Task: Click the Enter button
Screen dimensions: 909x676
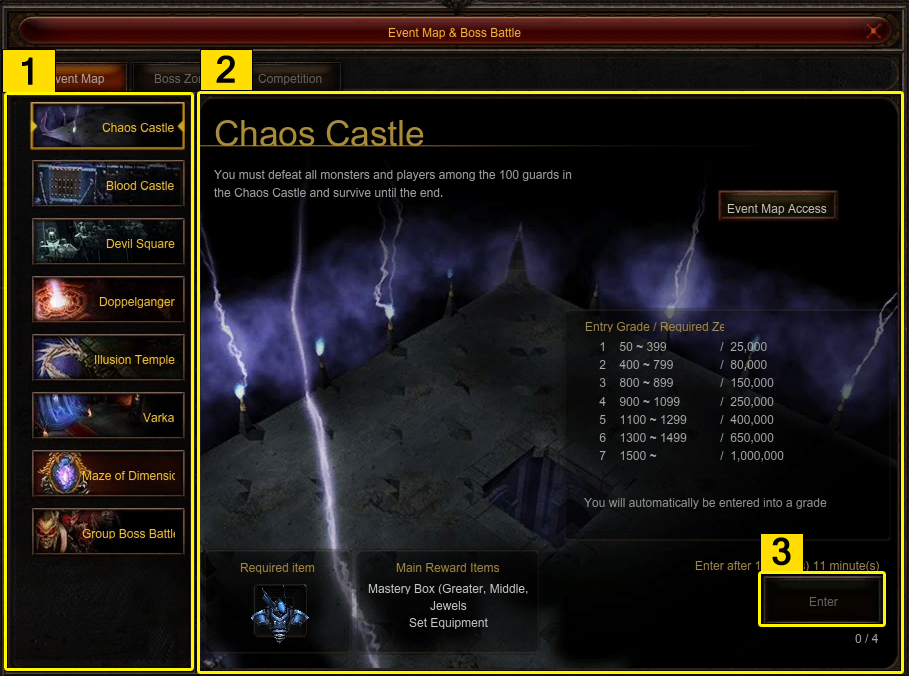Action: [x=823, y=601]
